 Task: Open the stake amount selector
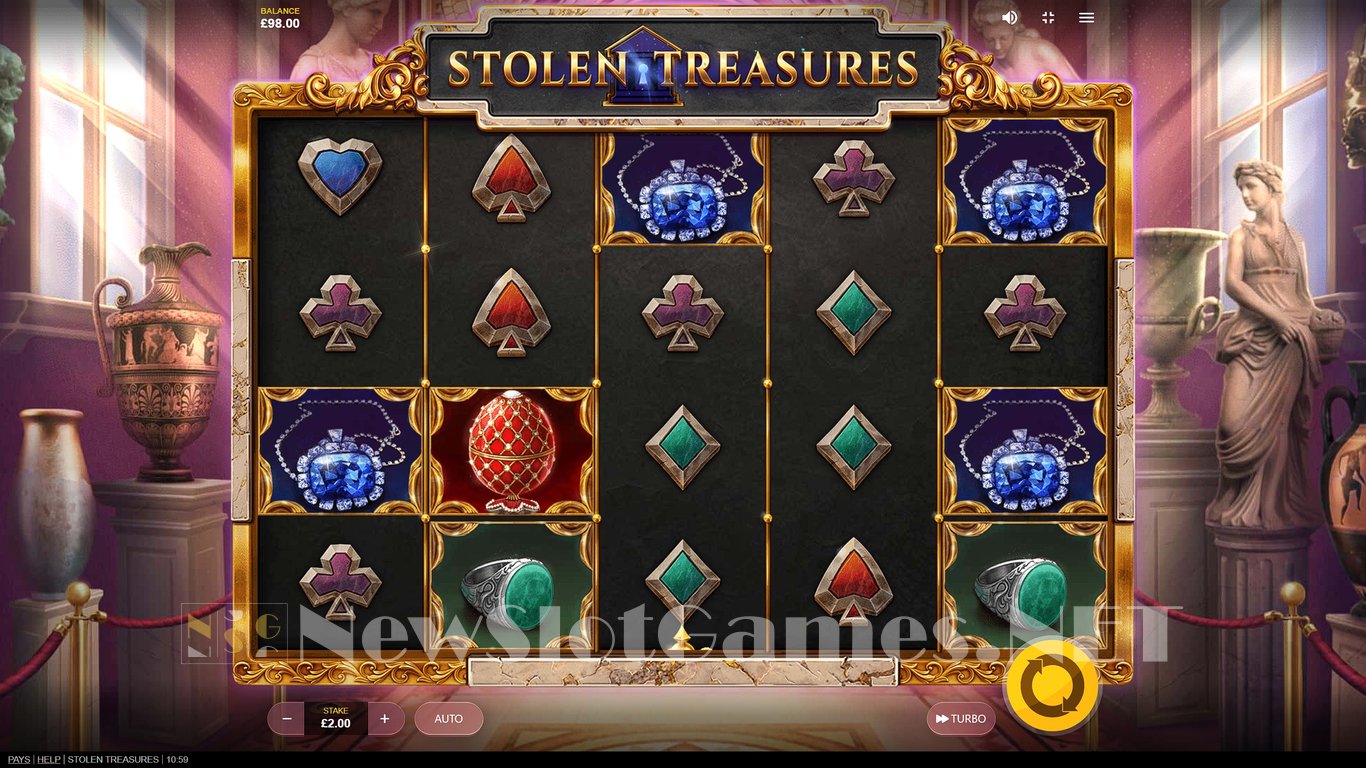tap(336, 718)
